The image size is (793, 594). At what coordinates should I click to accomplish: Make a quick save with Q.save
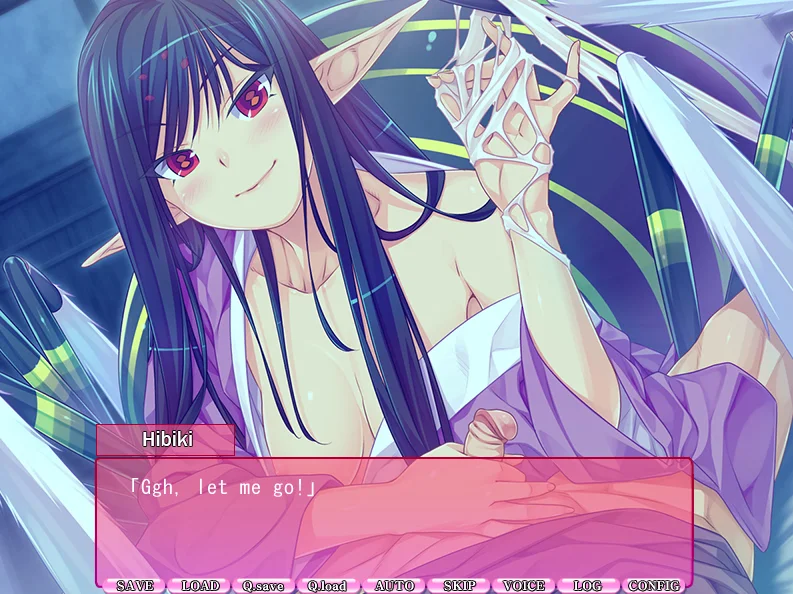[x=263, y=585]
